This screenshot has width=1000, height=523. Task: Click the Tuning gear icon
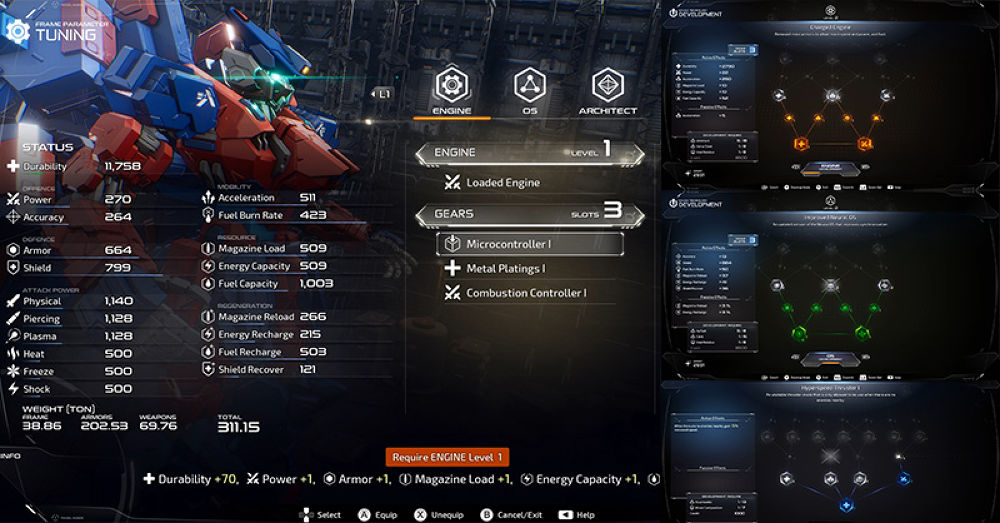(17, 30)
